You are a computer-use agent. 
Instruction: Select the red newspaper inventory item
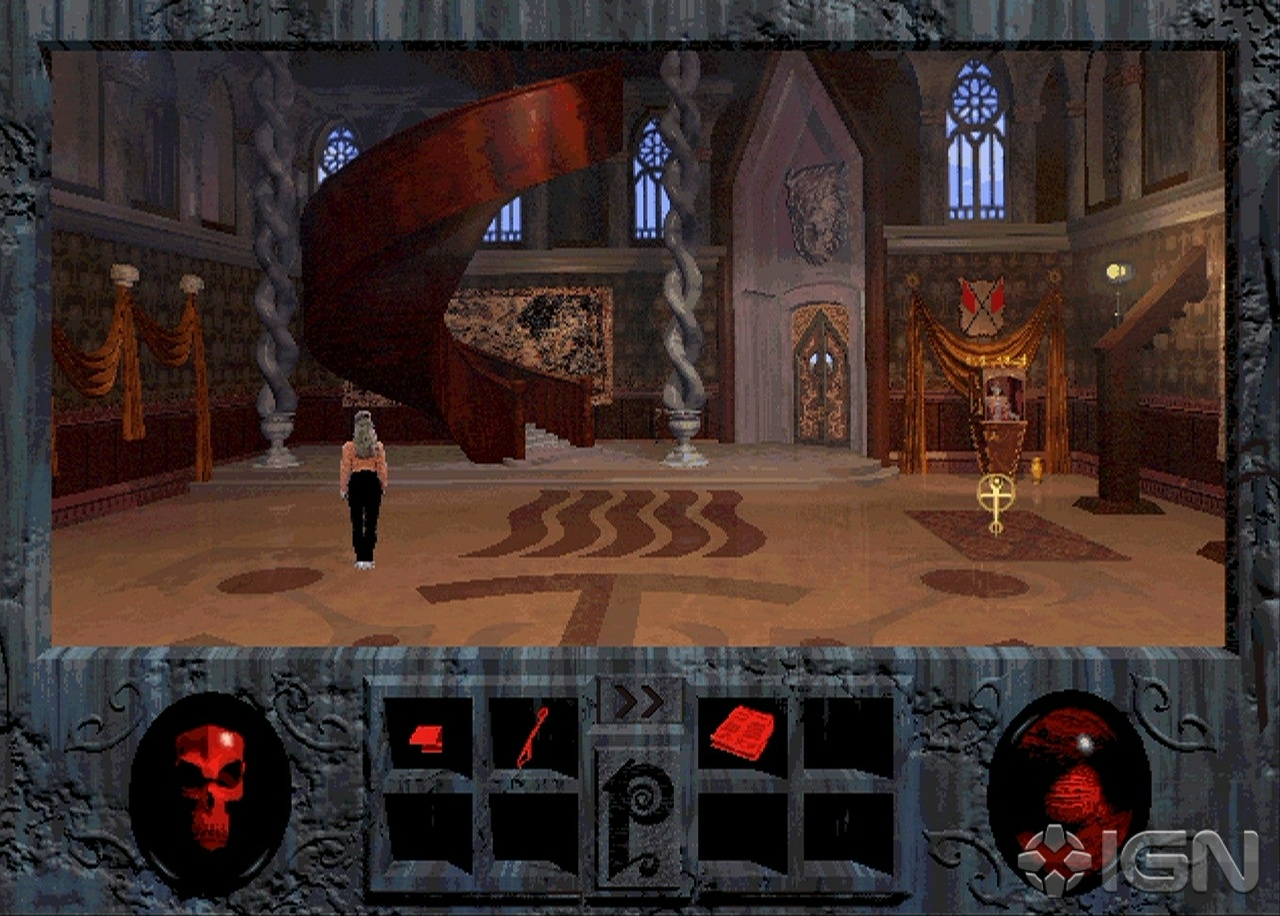click(741, 733)
